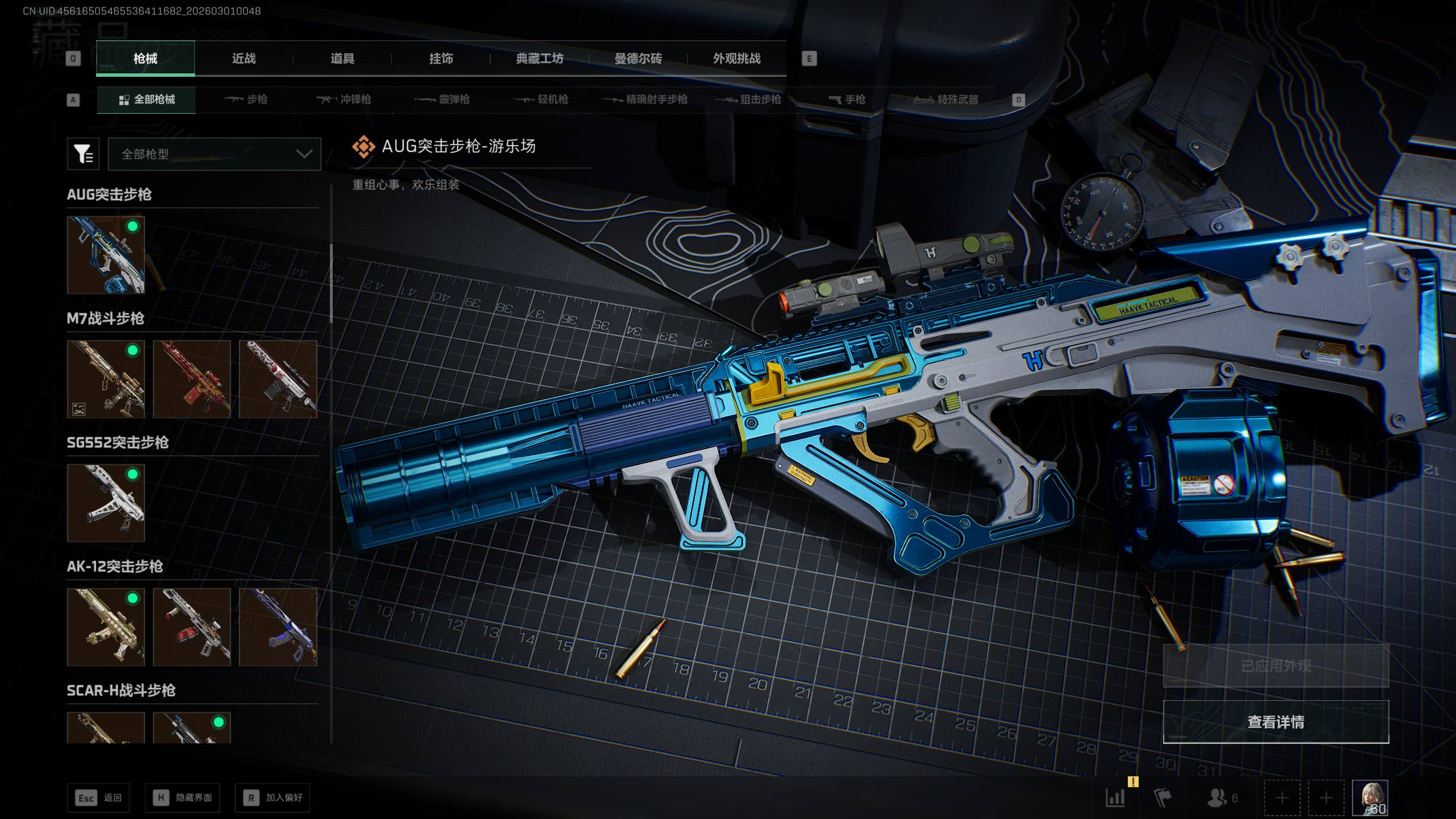1456x819 pixels.
Task: Choose the red M7 skin thumbnail
Action: pyautogui.click(x=192, y=379)
